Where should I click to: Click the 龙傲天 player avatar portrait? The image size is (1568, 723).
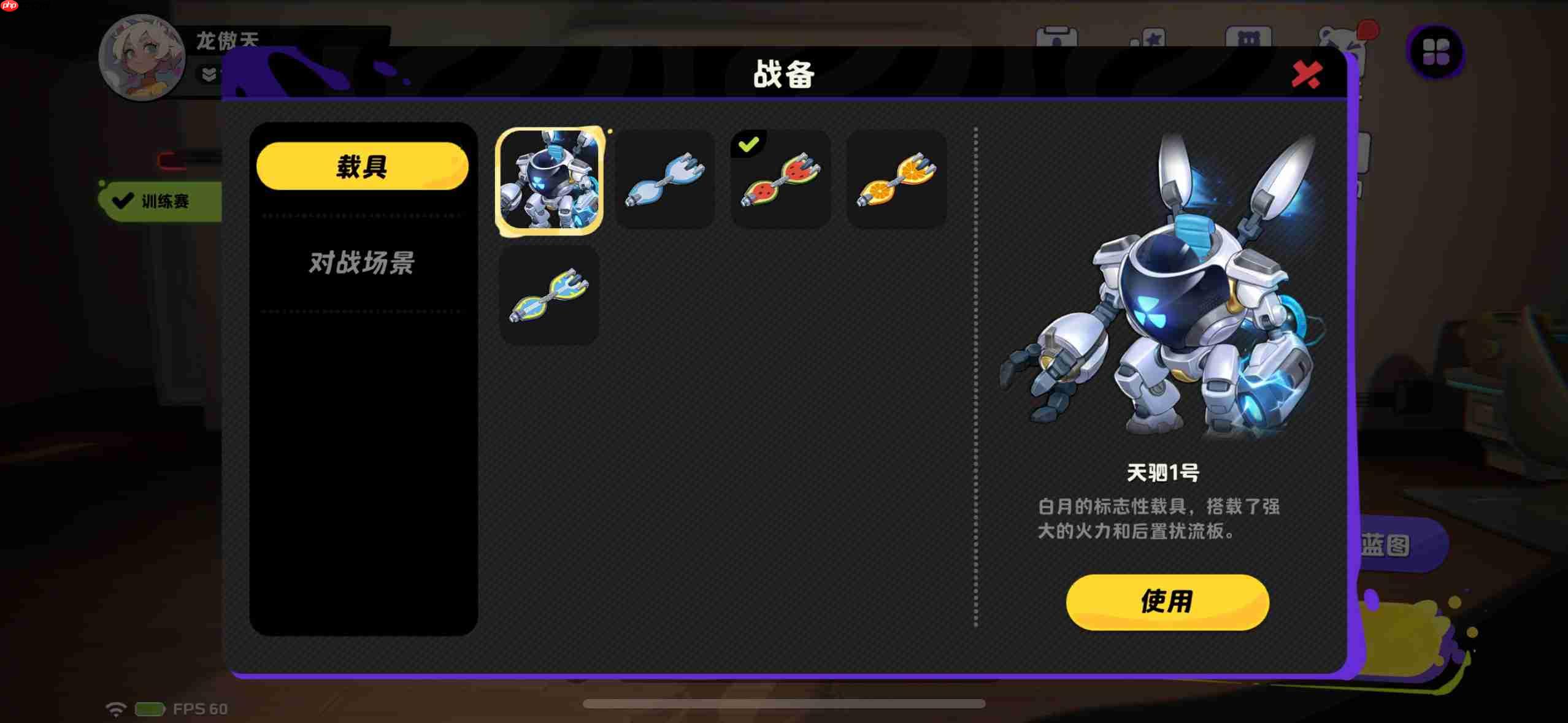click(x=140, y=58)
